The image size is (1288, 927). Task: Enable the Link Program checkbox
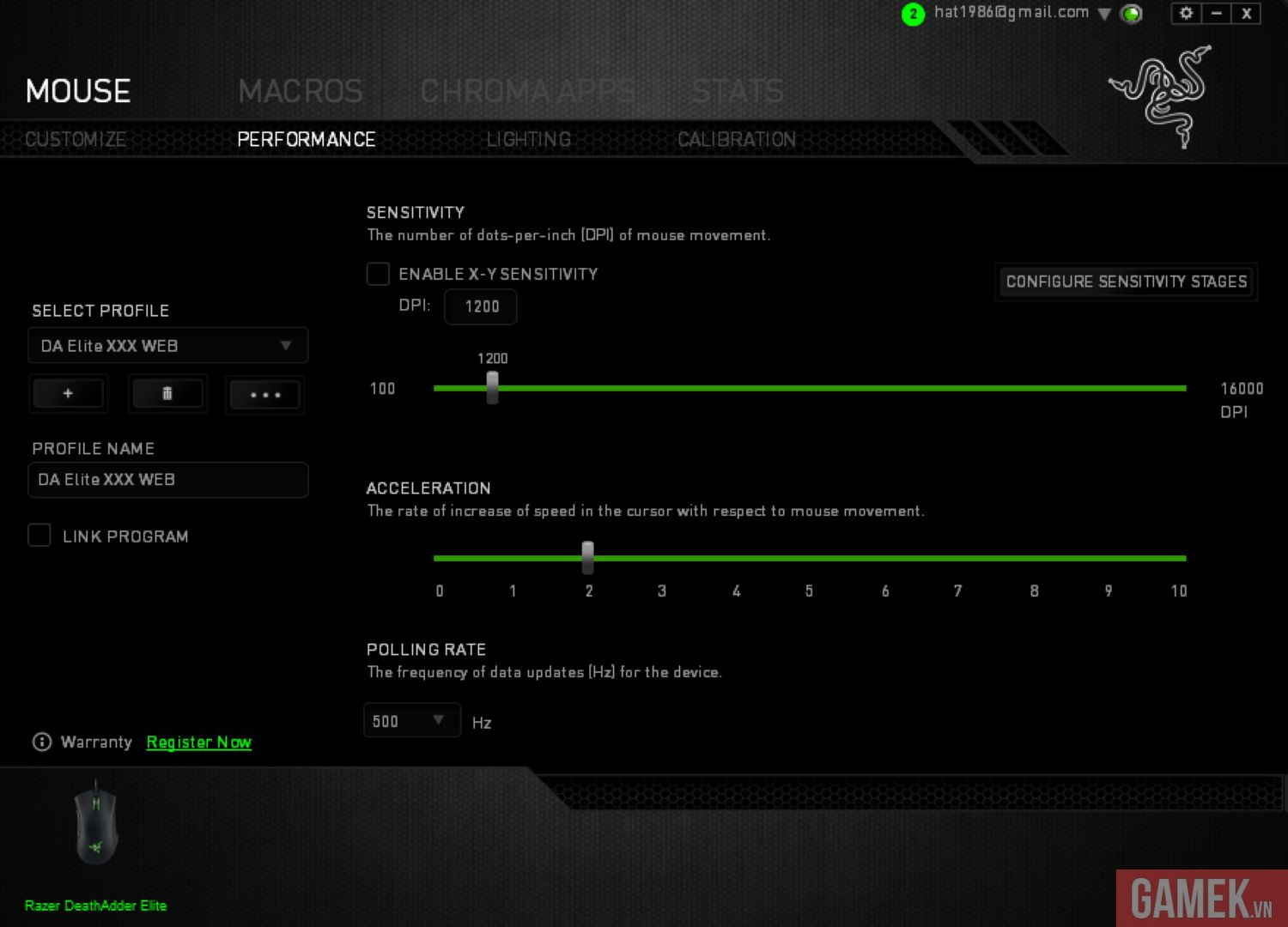coord(39,536)
